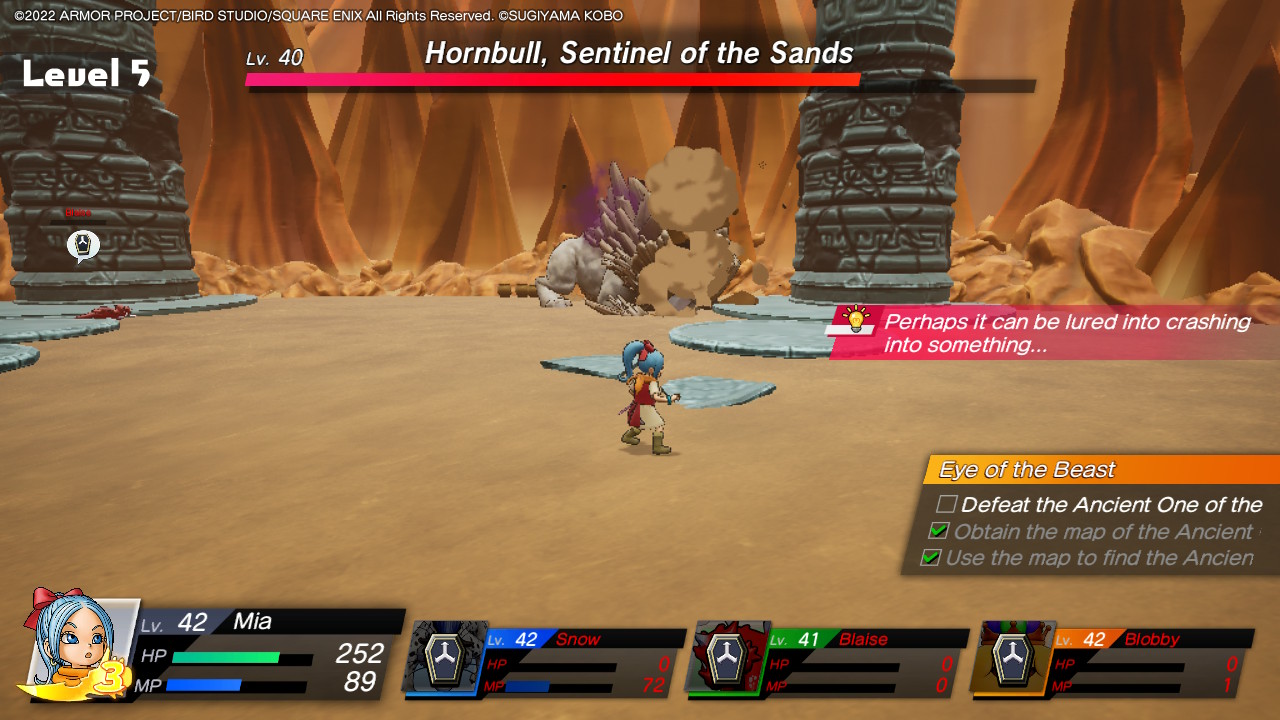The image size is (1280, 720).
Task: Click Mia's MP value of 89
Action: (x=362, y=682)
